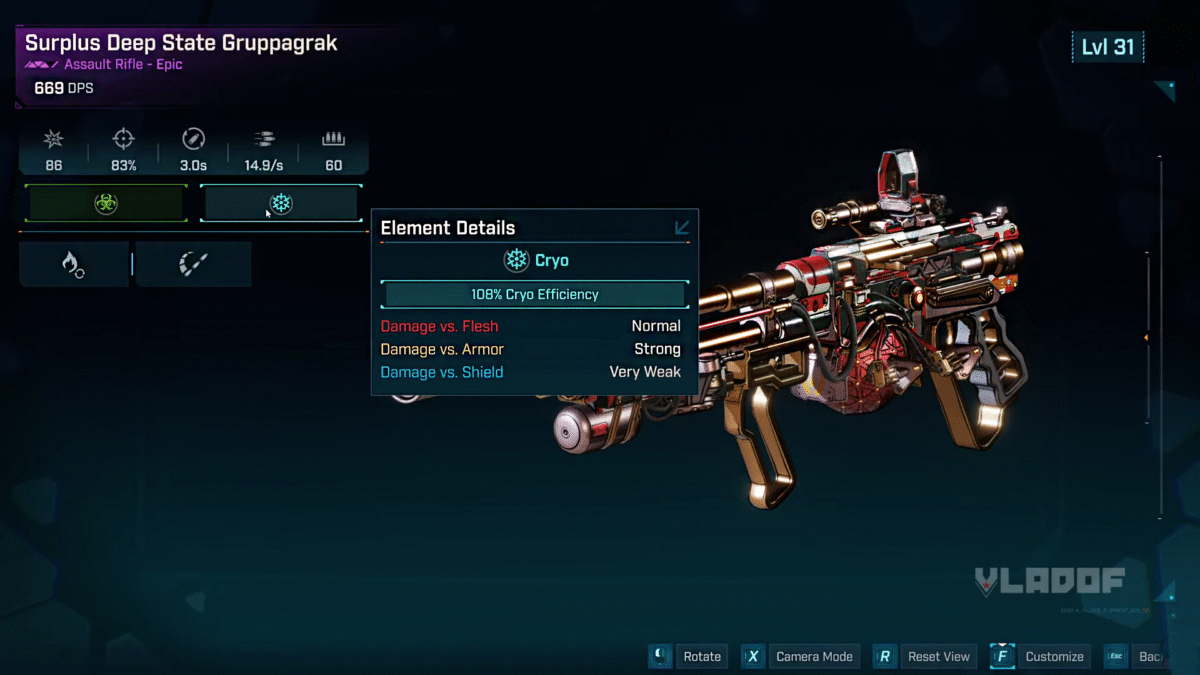This screenshot has height=675, width=1200.
Task: Open the curved ammo belt trait box
Action: point(192,264)
